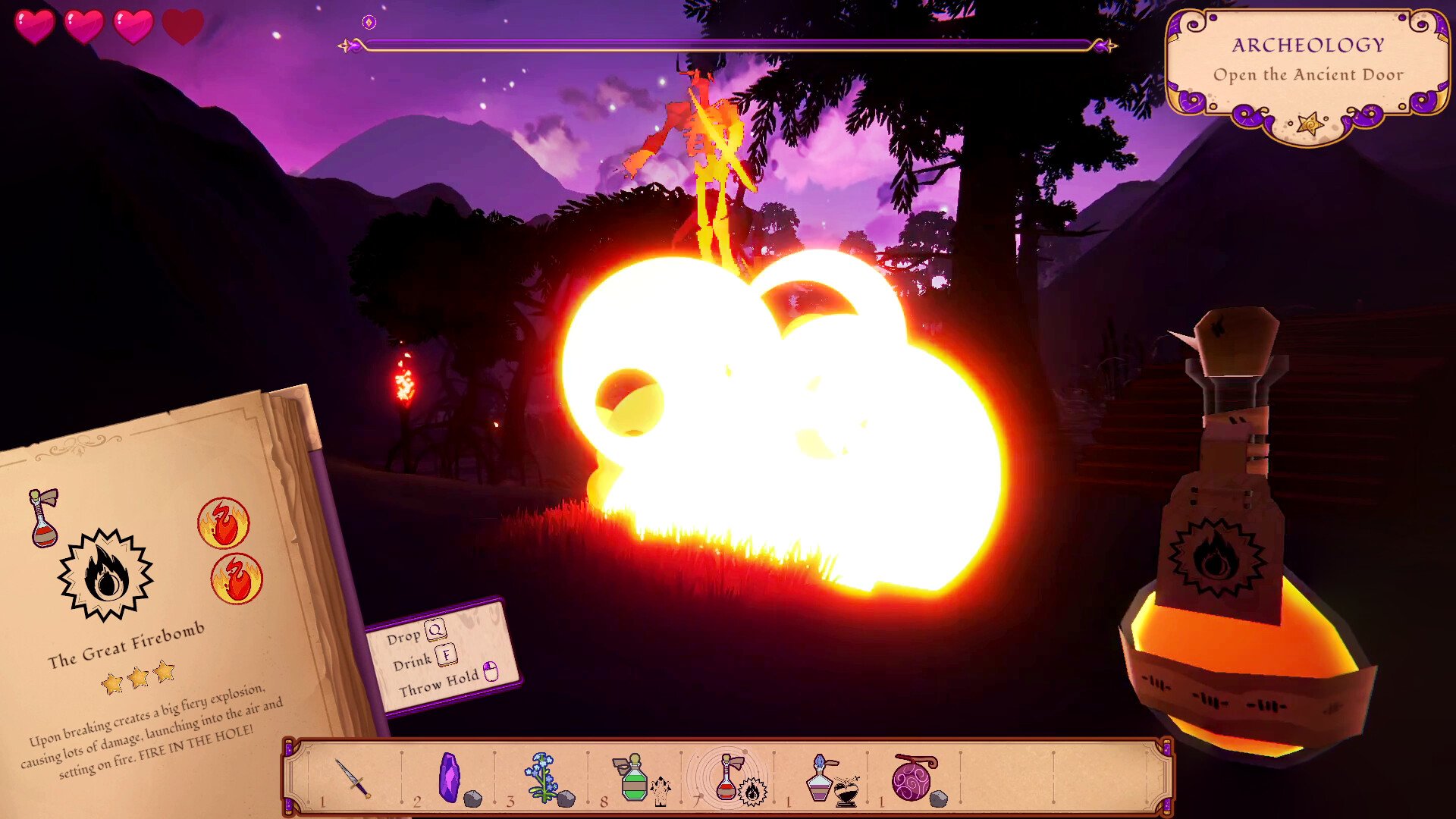Select the blue flower hotbar slot

pos(543,779)
